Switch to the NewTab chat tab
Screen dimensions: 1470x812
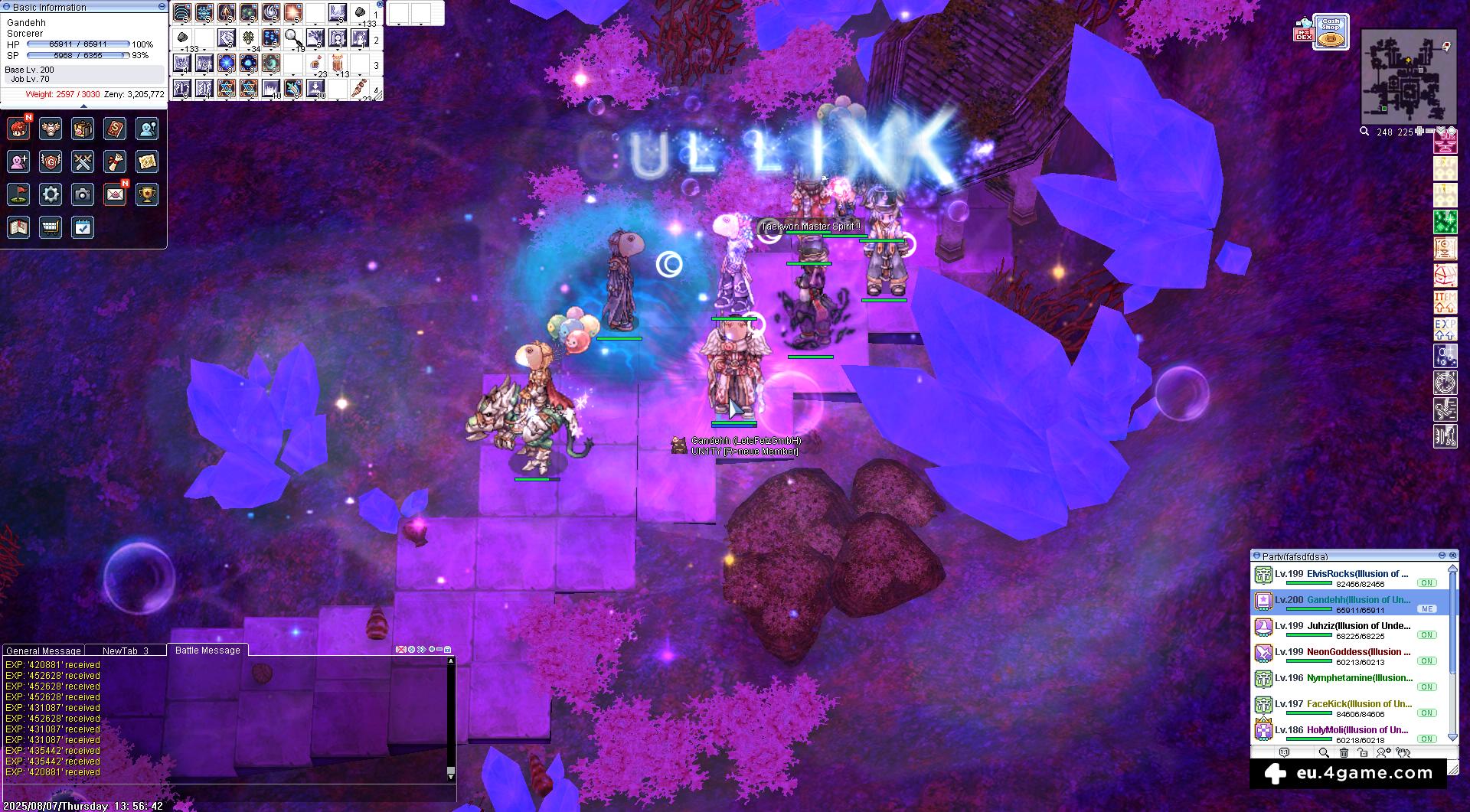pos(125,651)
